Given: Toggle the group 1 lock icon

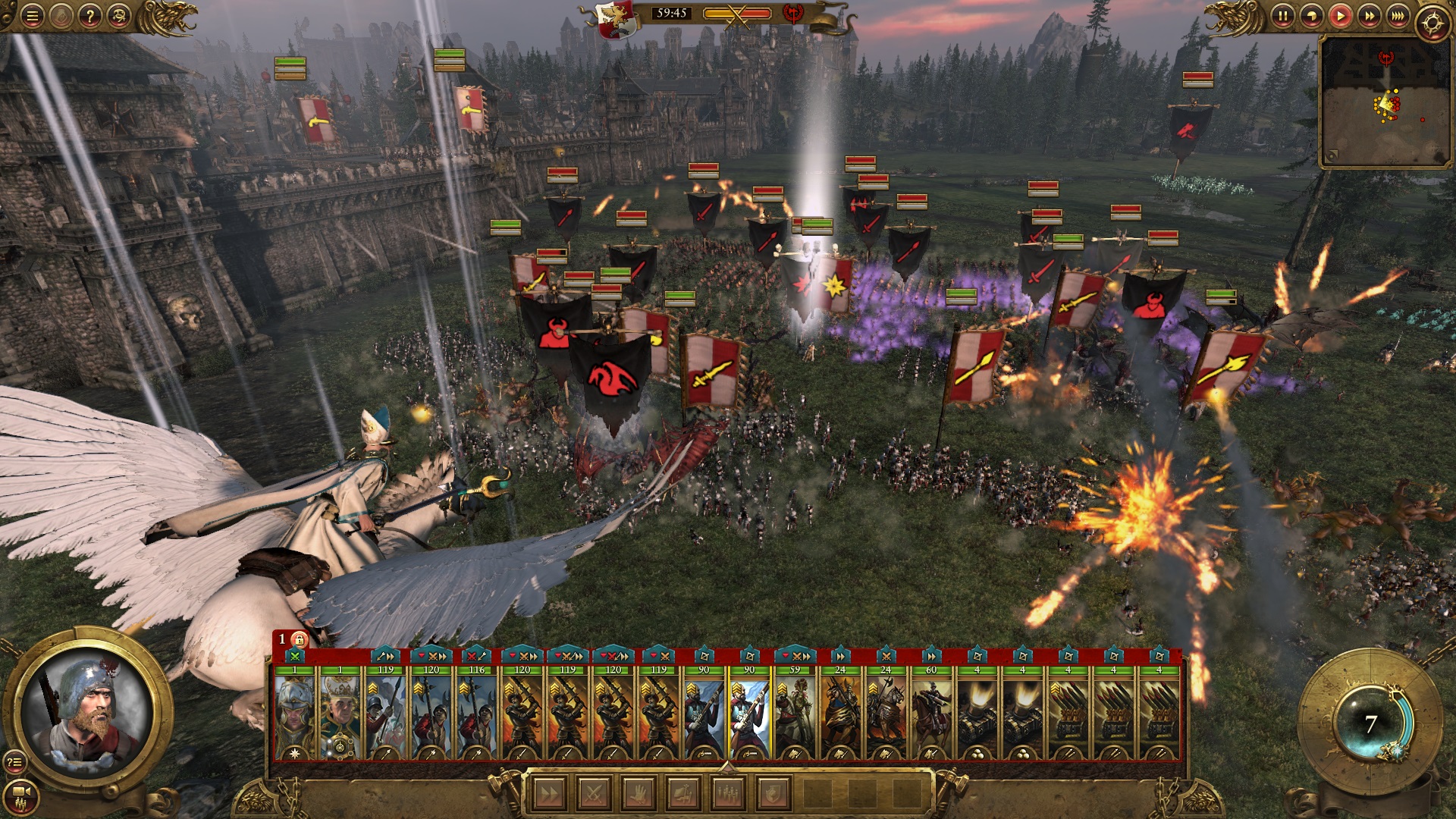Looking at the screenshot, I should pyautogui.click(x=300, y=639).
